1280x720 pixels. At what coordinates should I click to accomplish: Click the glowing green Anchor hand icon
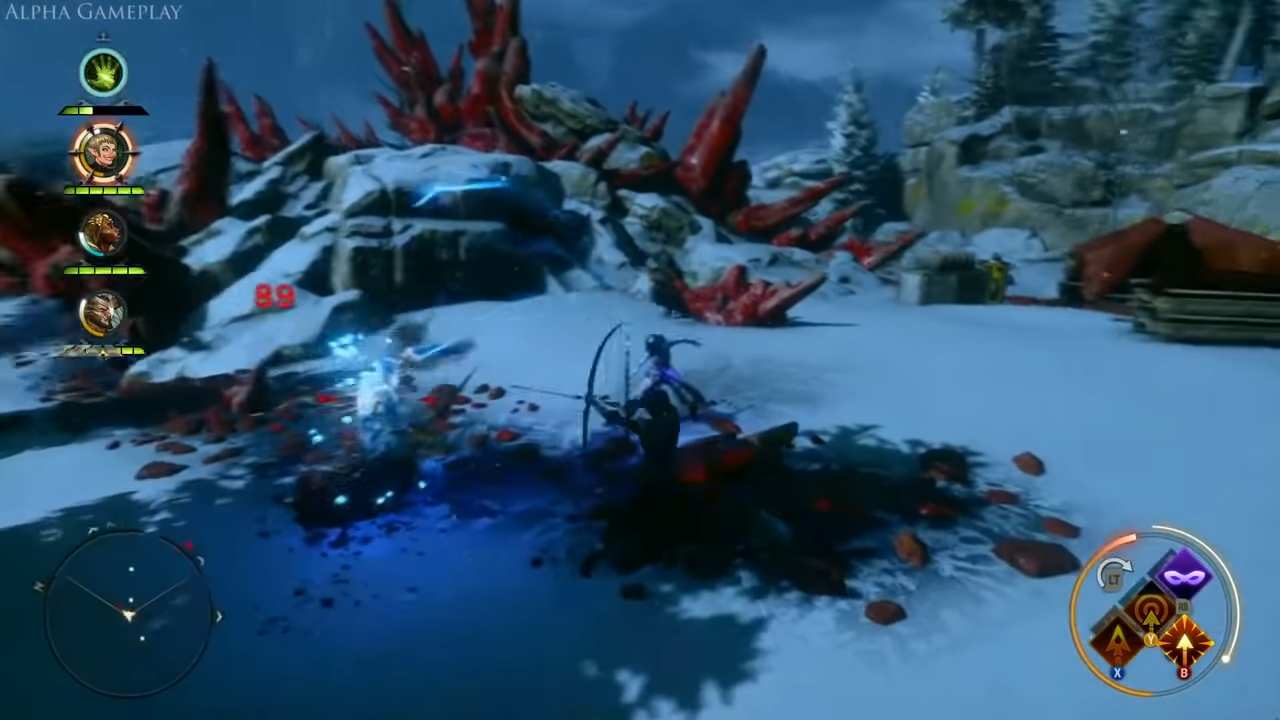coord(104,72)
